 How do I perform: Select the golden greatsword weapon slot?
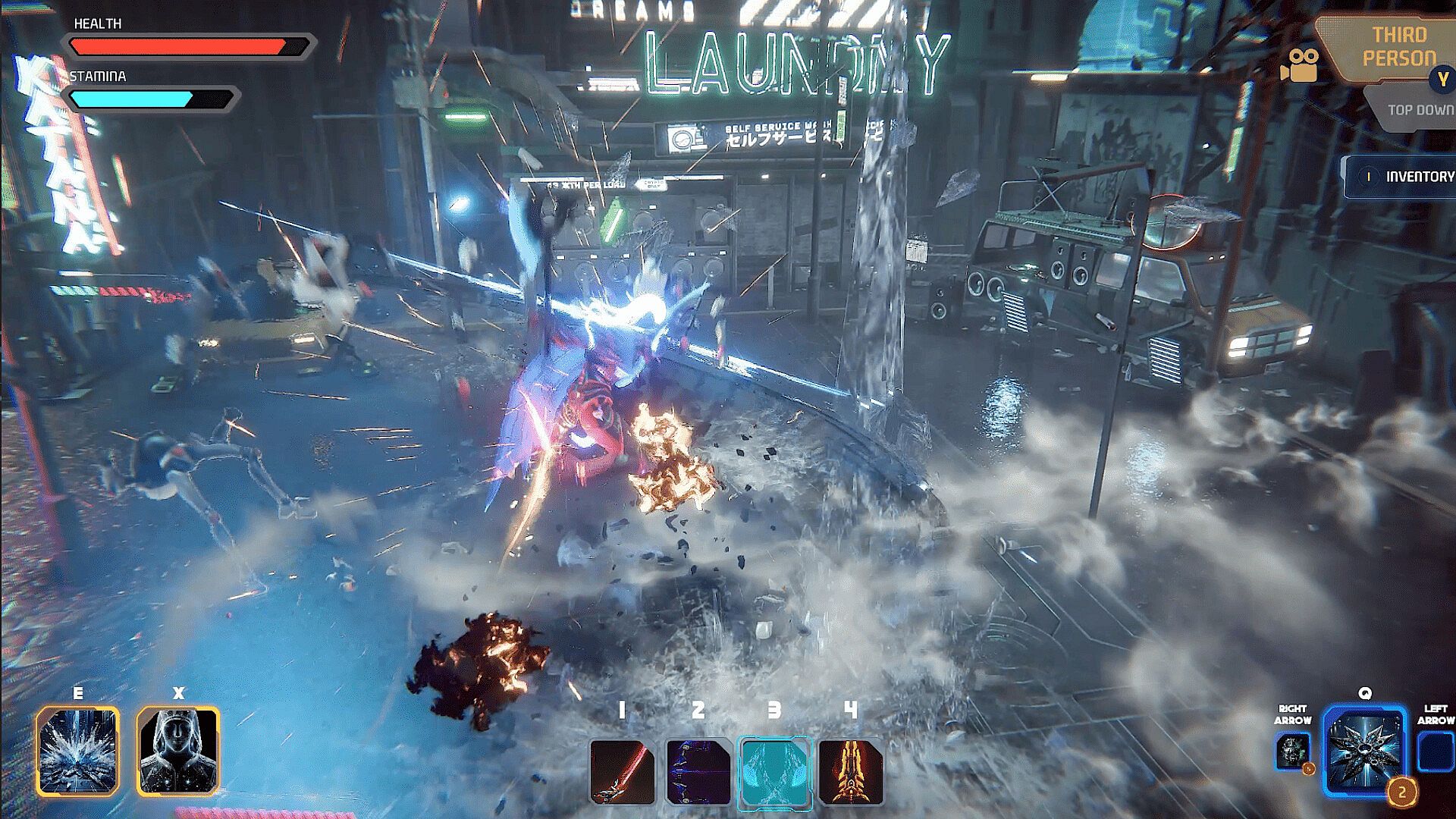tap(851, 772)
